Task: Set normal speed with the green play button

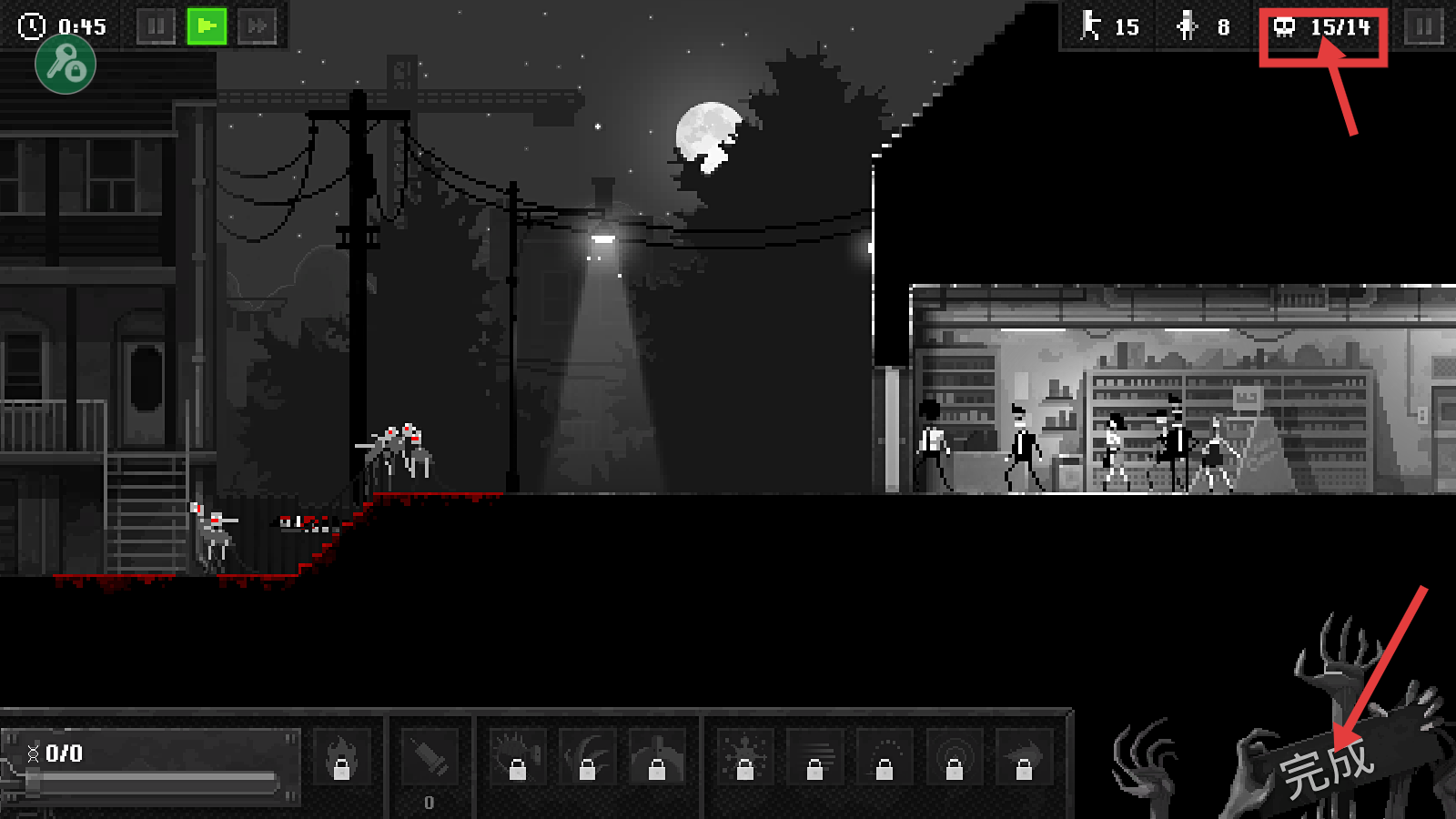Action: pyautogui.click(x=207, y=26)
